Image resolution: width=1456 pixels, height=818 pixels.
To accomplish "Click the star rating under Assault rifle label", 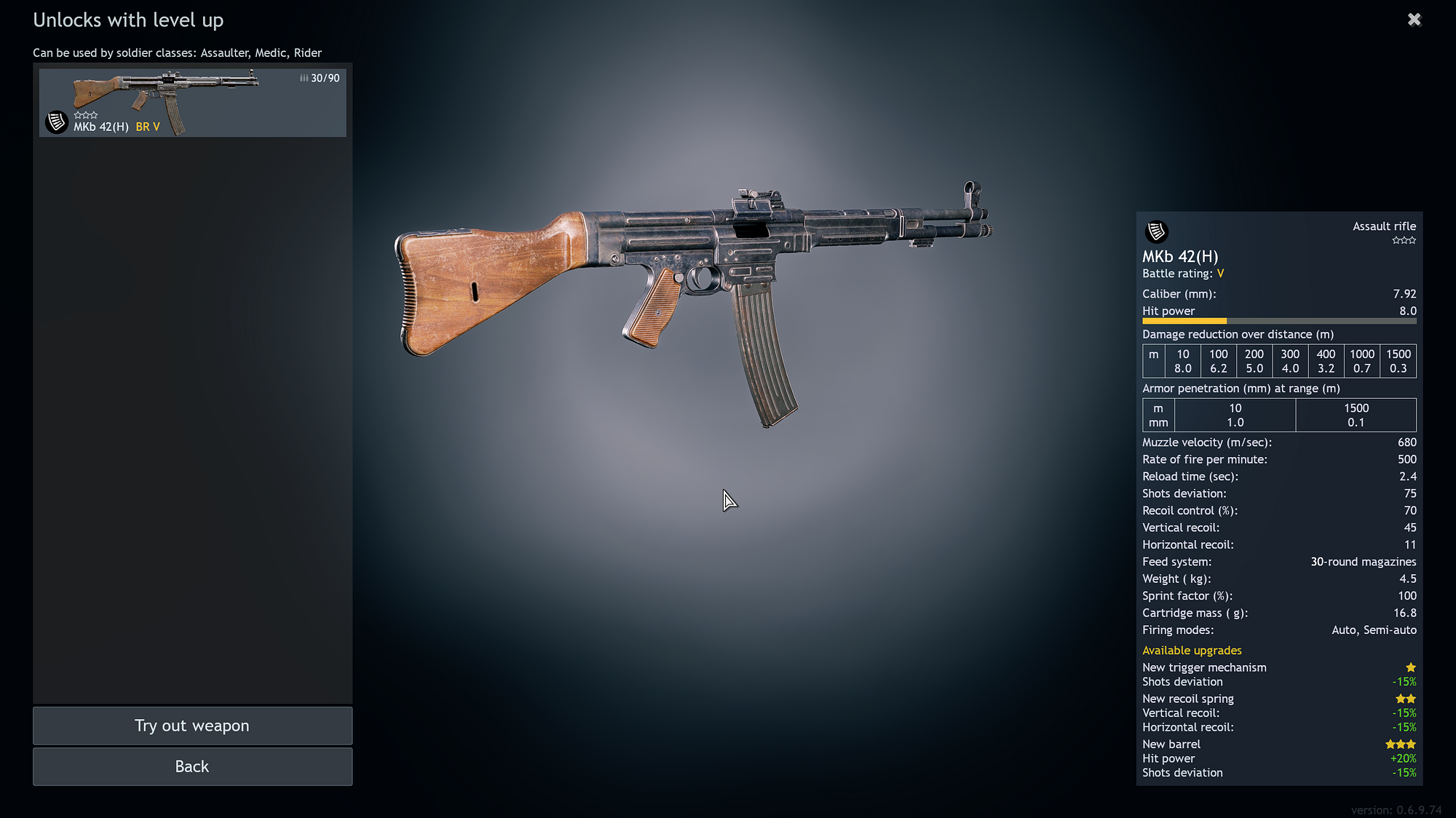I will [1404, 239].
